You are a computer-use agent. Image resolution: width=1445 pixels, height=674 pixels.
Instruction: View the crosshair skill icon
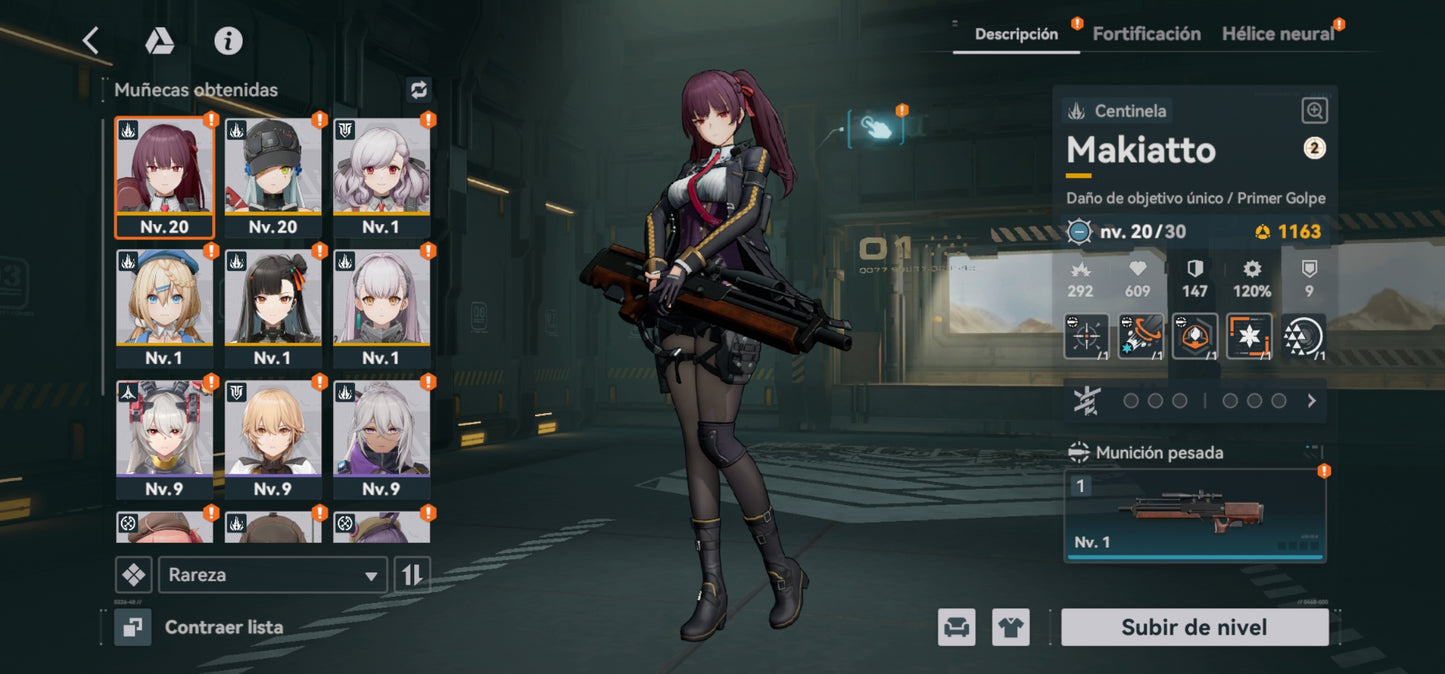pos(1086,336)
